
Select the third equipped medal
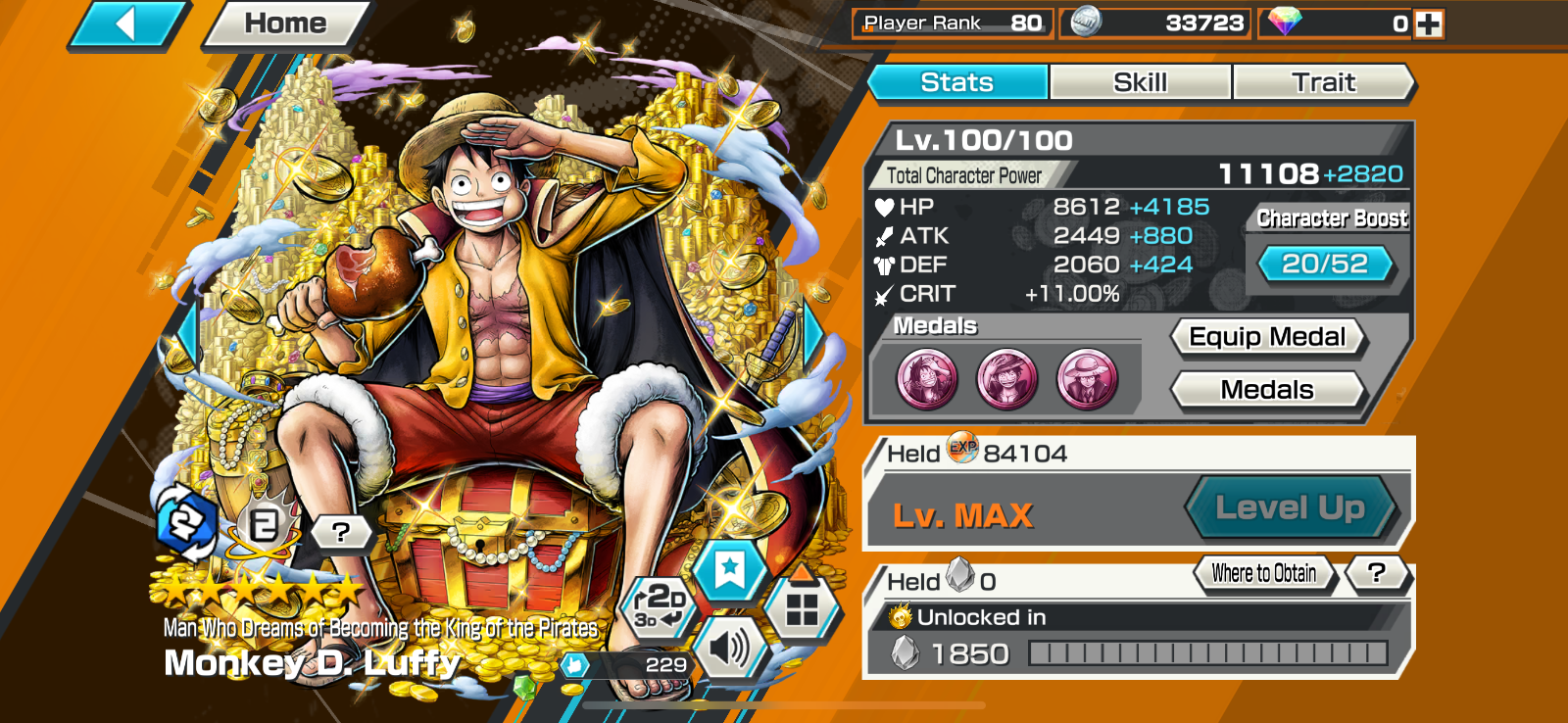click(x=1088, y=379)
